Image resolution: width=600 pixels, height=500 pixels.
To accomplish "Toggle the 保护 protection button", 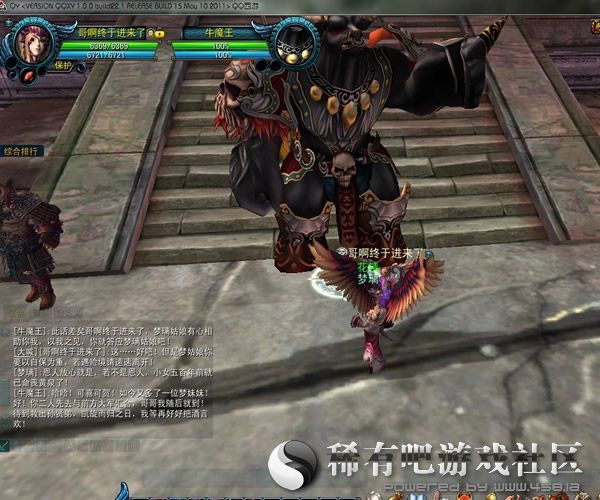I will coord(64,65).
